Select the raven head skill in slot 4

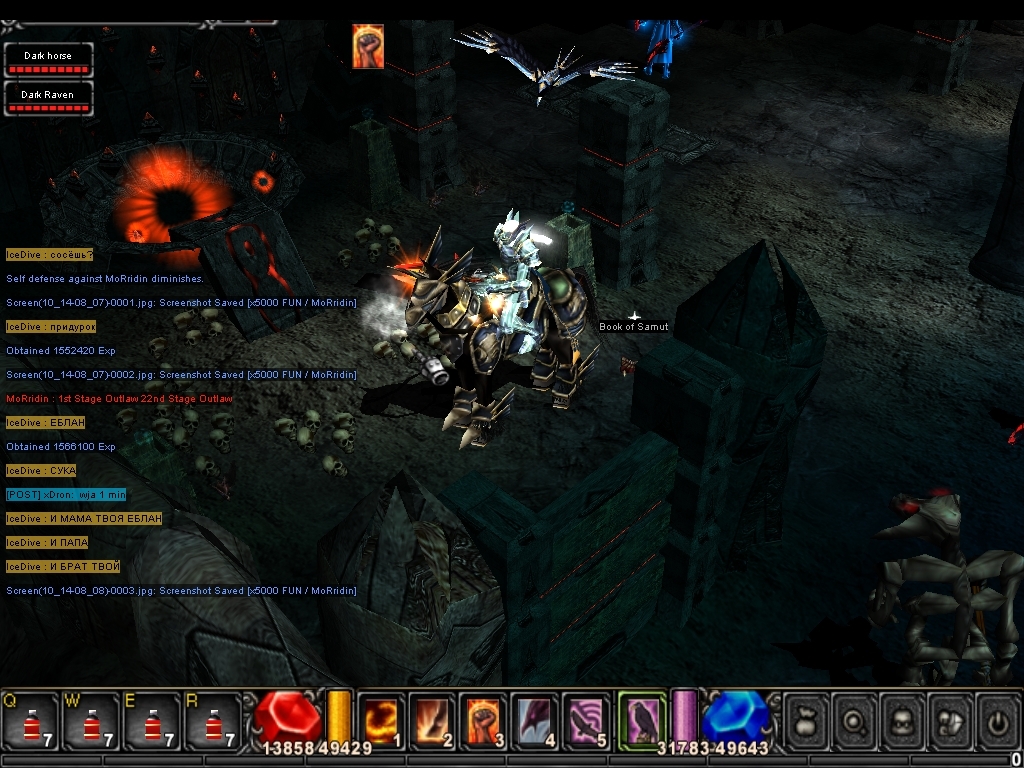[537, 721]
